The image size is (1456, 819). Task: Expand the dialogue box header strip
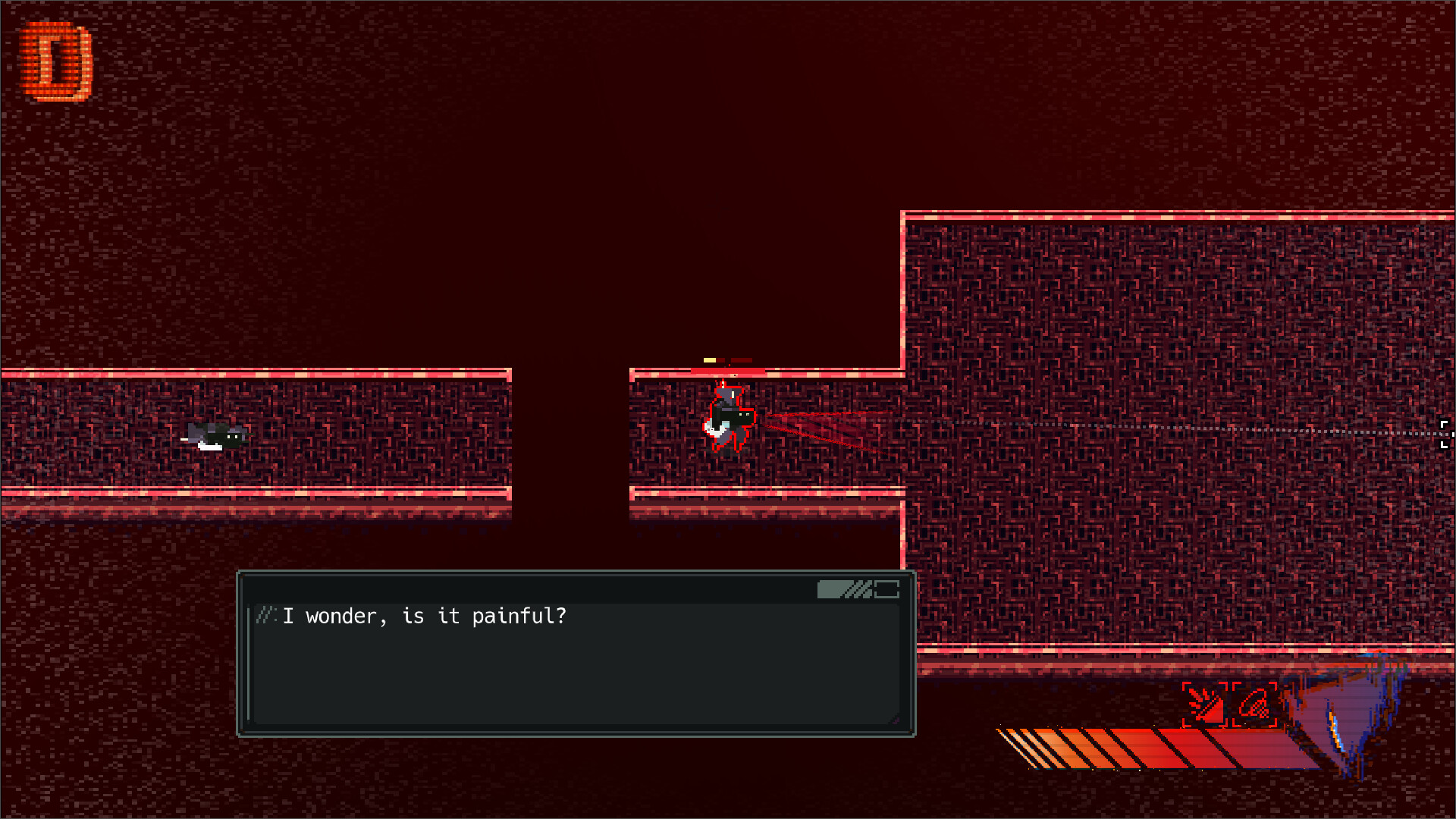(576, 588)
